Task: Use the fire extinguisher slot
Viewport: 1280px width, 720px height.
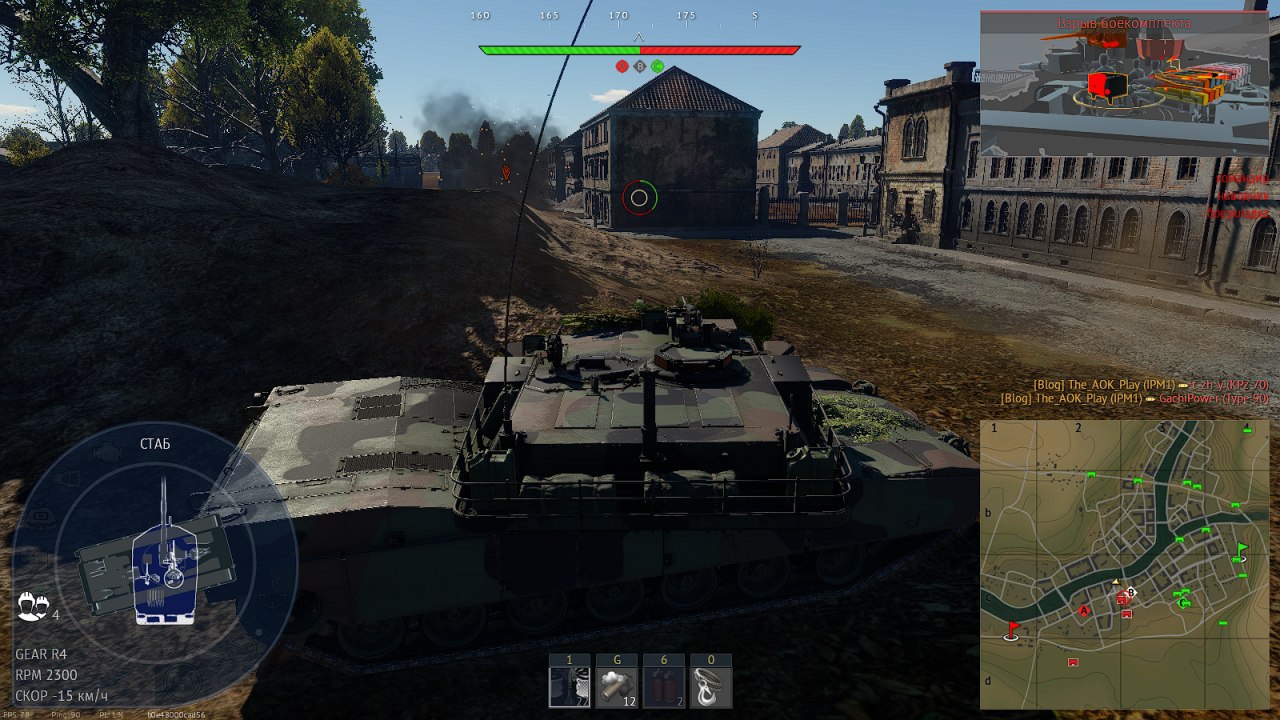Action: (x=663, y=688)
